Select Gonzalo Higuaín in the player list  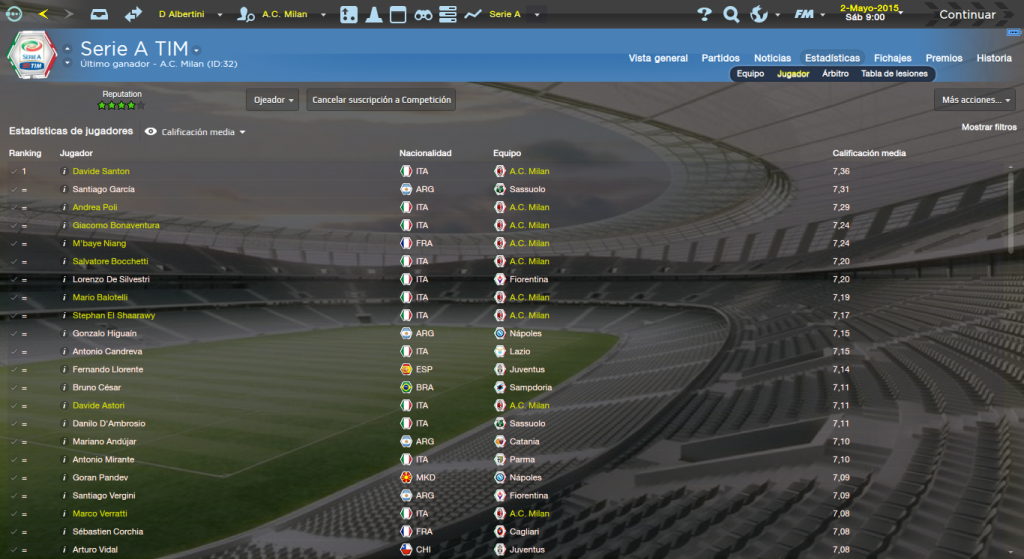point(104,333)
